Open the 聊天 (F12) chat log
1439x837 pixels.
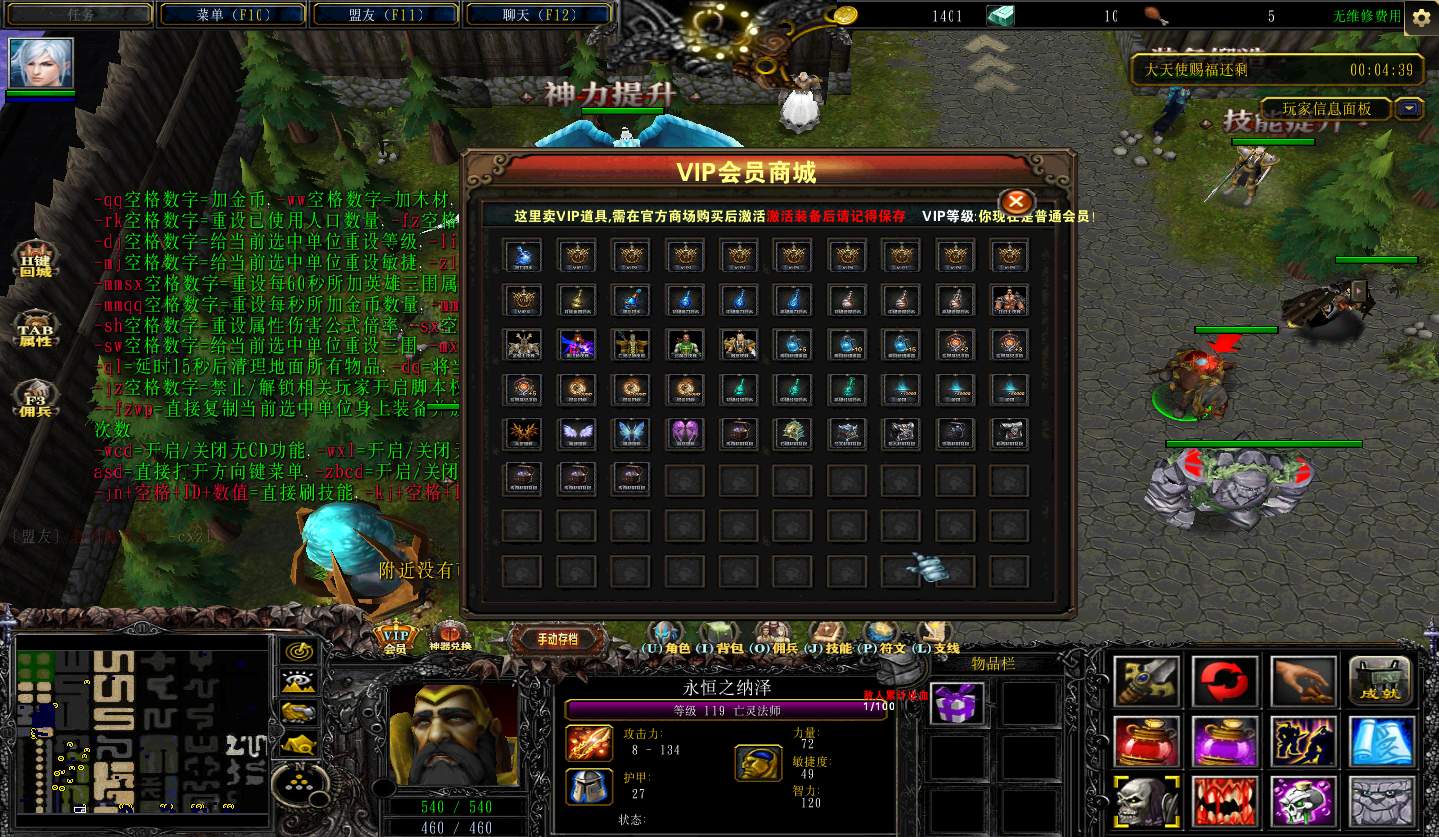[x=539, y=15]
